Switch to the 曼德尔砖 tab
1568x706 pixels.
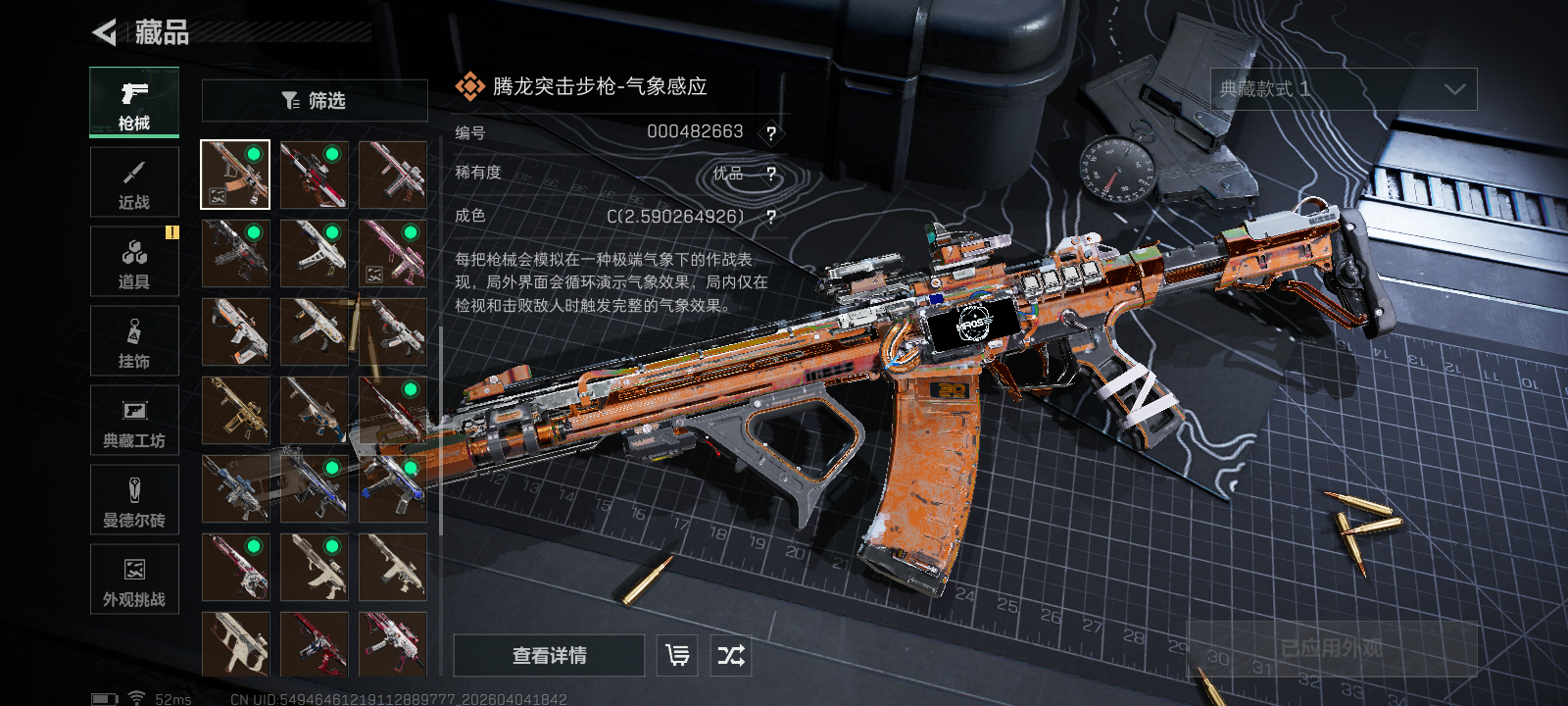coord(134,500)
